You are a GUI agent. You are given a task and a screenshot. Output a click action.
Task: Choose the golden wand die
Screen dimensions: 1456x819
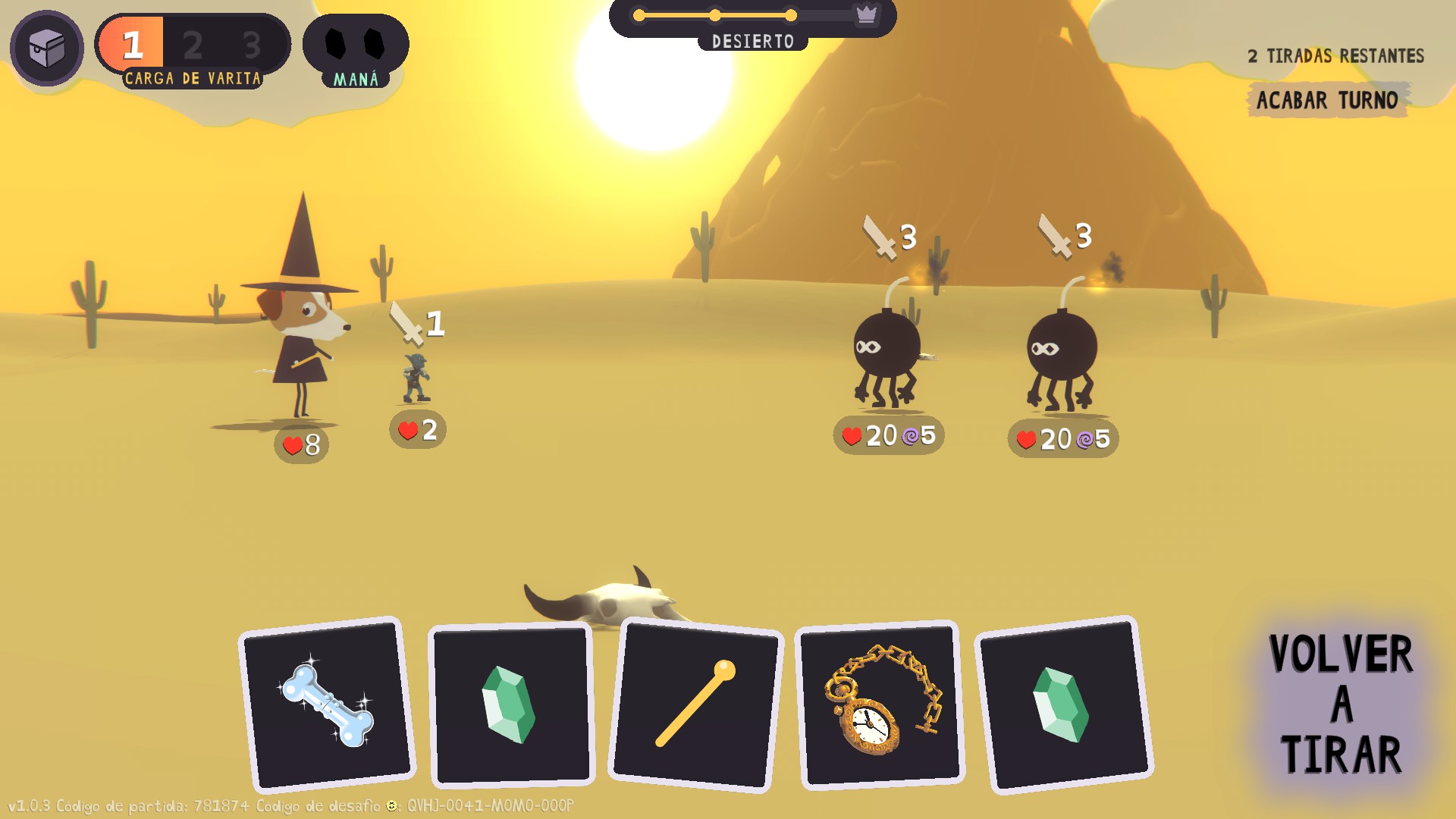coord(695,705)
